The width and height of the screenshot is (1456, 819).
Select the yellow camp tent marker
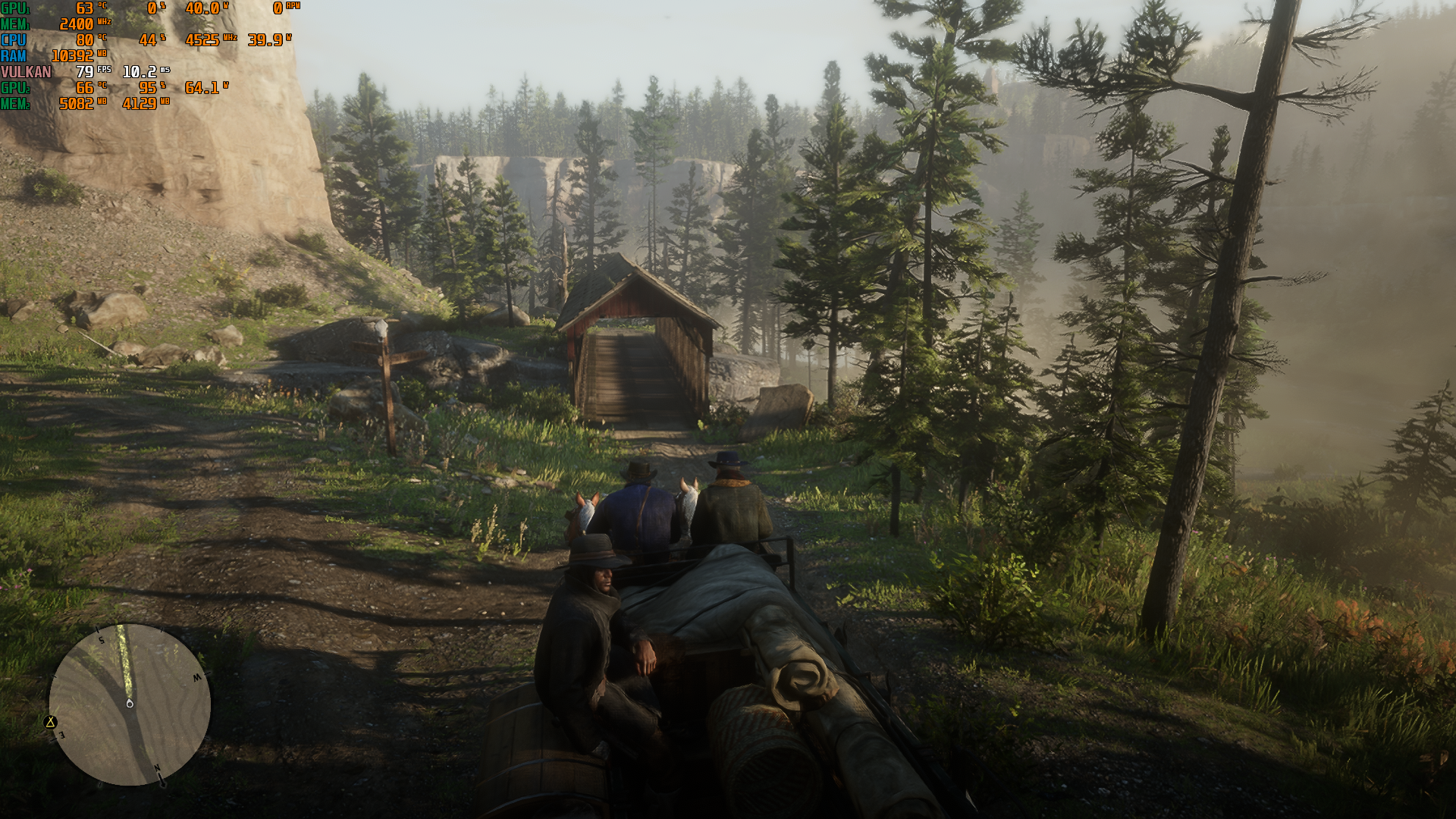pyautogui.click(x=51, y=722)
